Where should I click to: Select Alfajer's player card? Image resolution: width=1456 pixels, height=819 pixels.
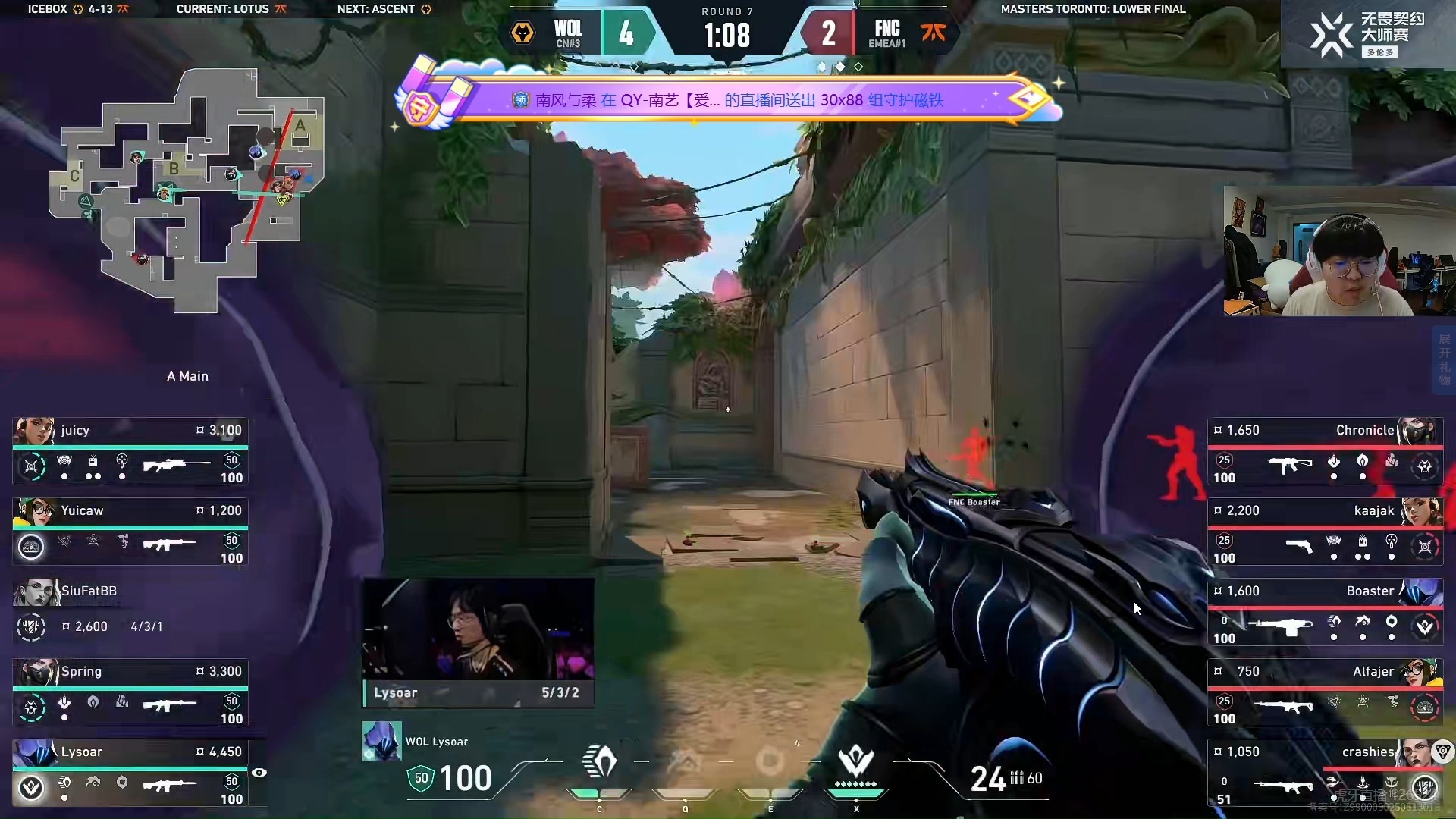click(1324, 692)
